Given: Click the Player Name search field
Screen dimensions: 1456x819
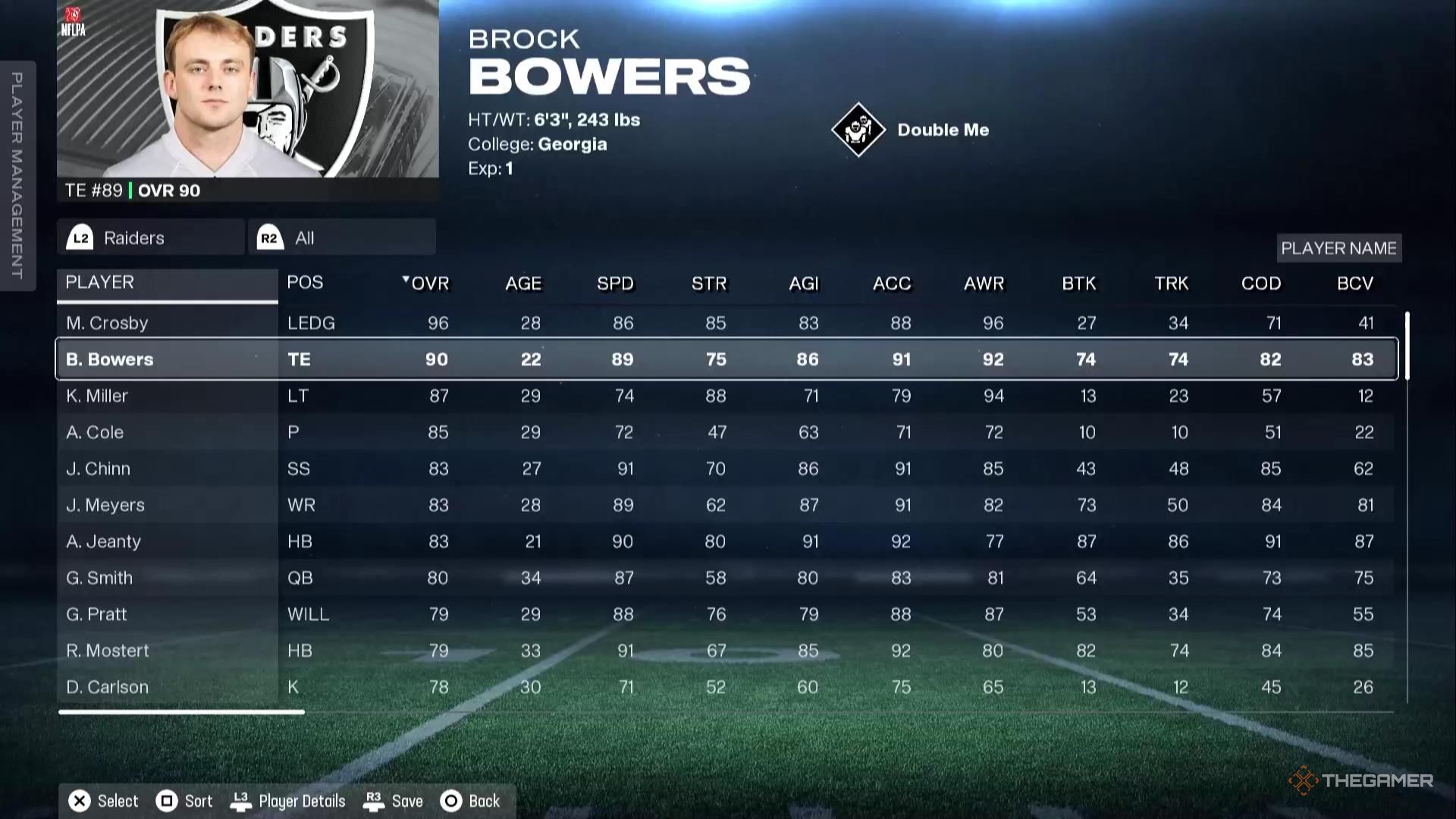Looking at the screenshot, I should click(1339, 248).
